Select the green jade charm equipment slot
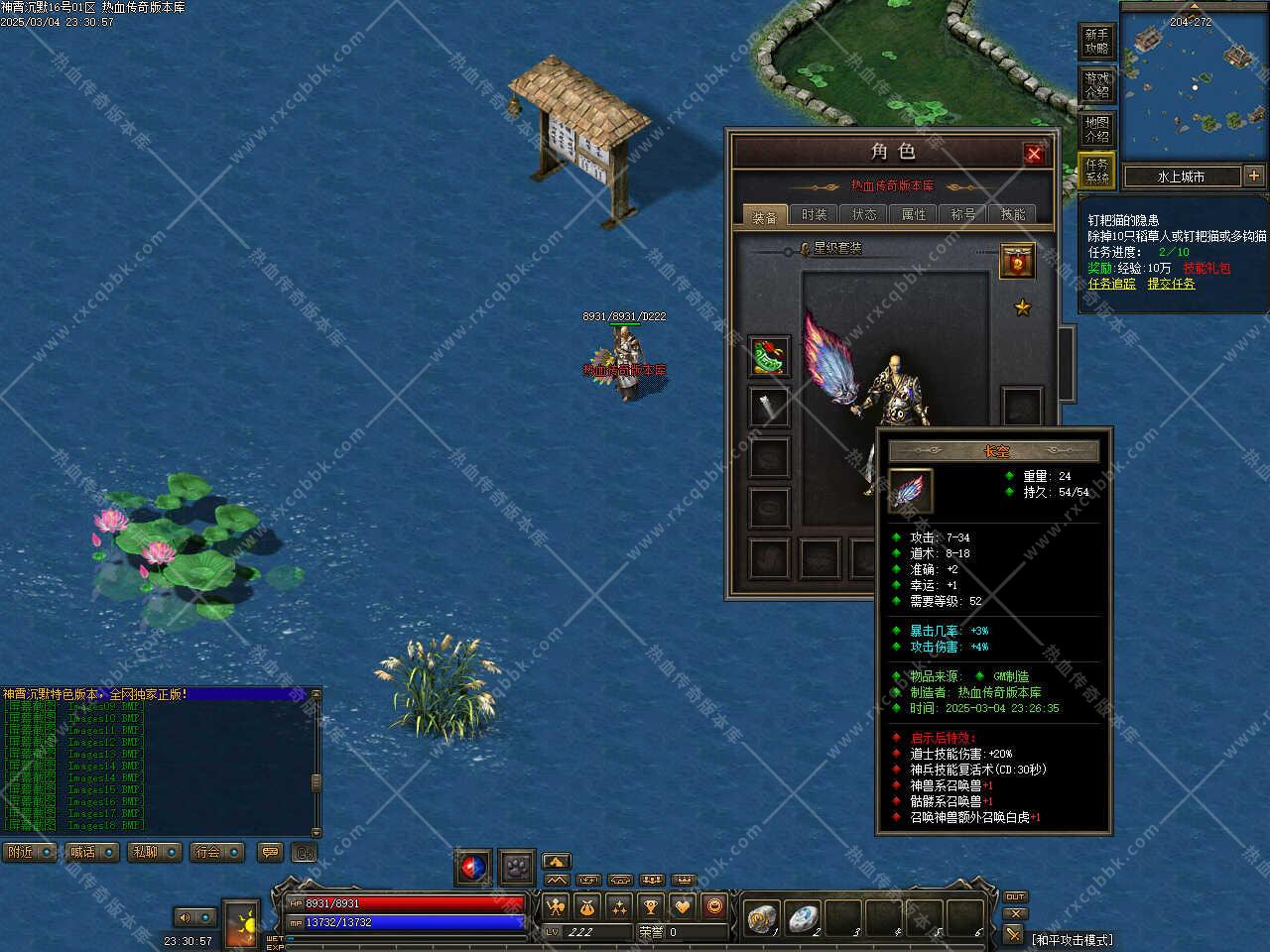 (x=769, y=357)
